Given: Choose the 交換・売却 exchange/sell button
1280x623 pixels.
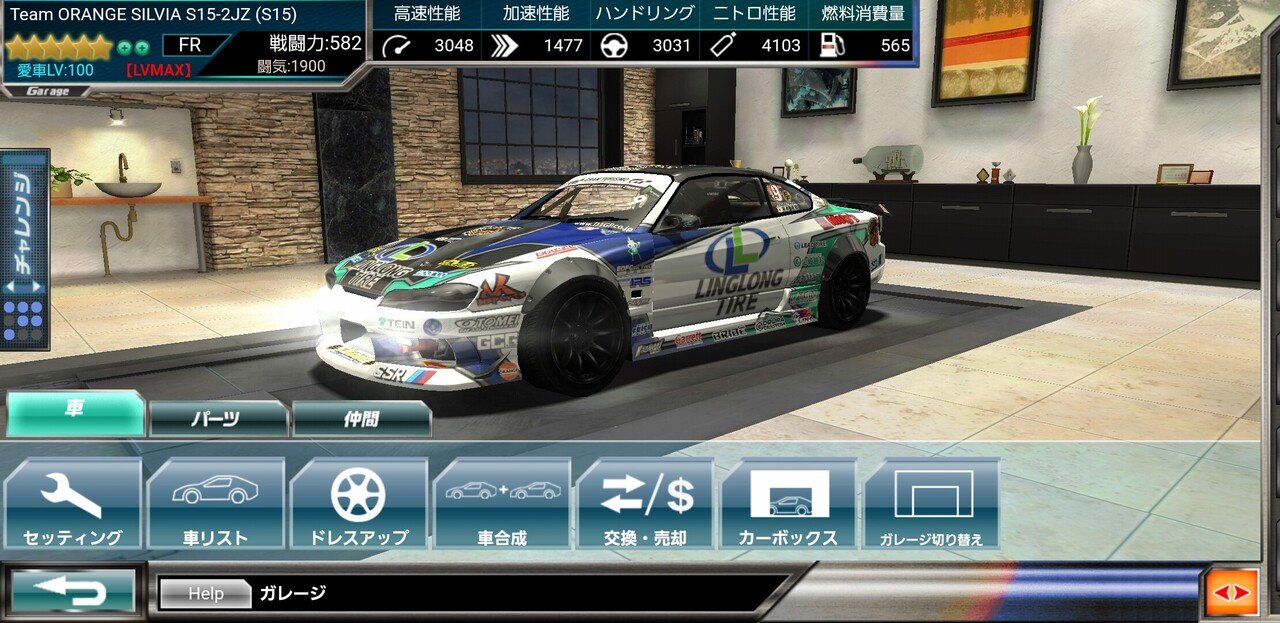Looking at the screenshot, I should [645, 504].
